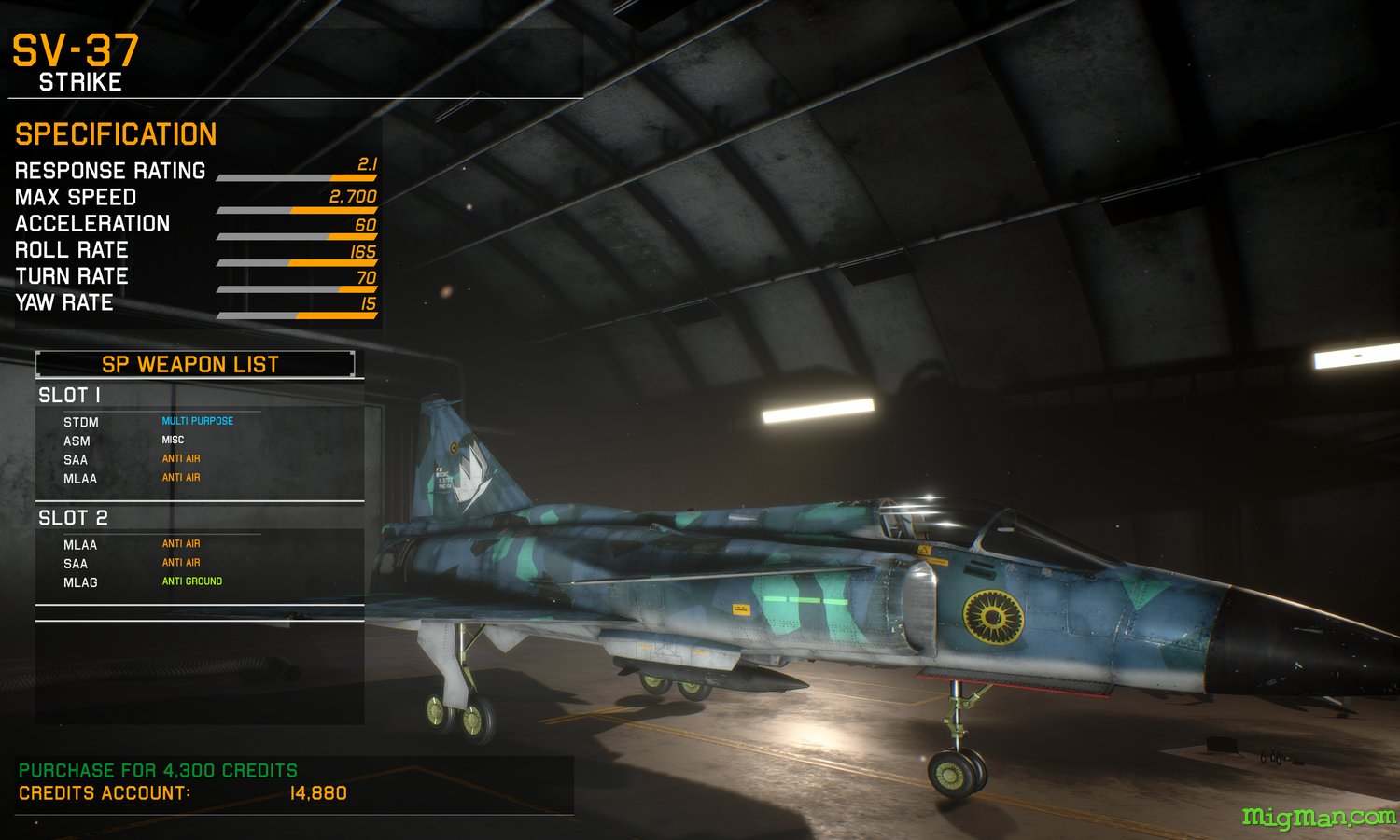This screenshot has height=840, width=1400.
Task: Choose the MLAG anti ground weapon
Action: 80,582
